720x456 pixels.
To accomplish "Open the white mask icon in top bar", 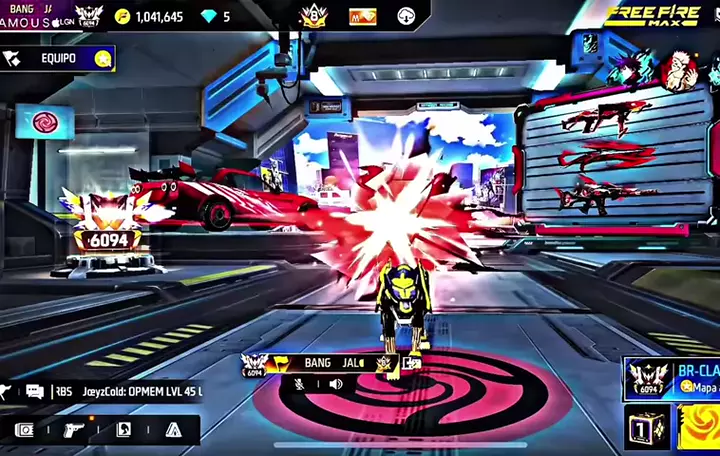I will (407, 17).
